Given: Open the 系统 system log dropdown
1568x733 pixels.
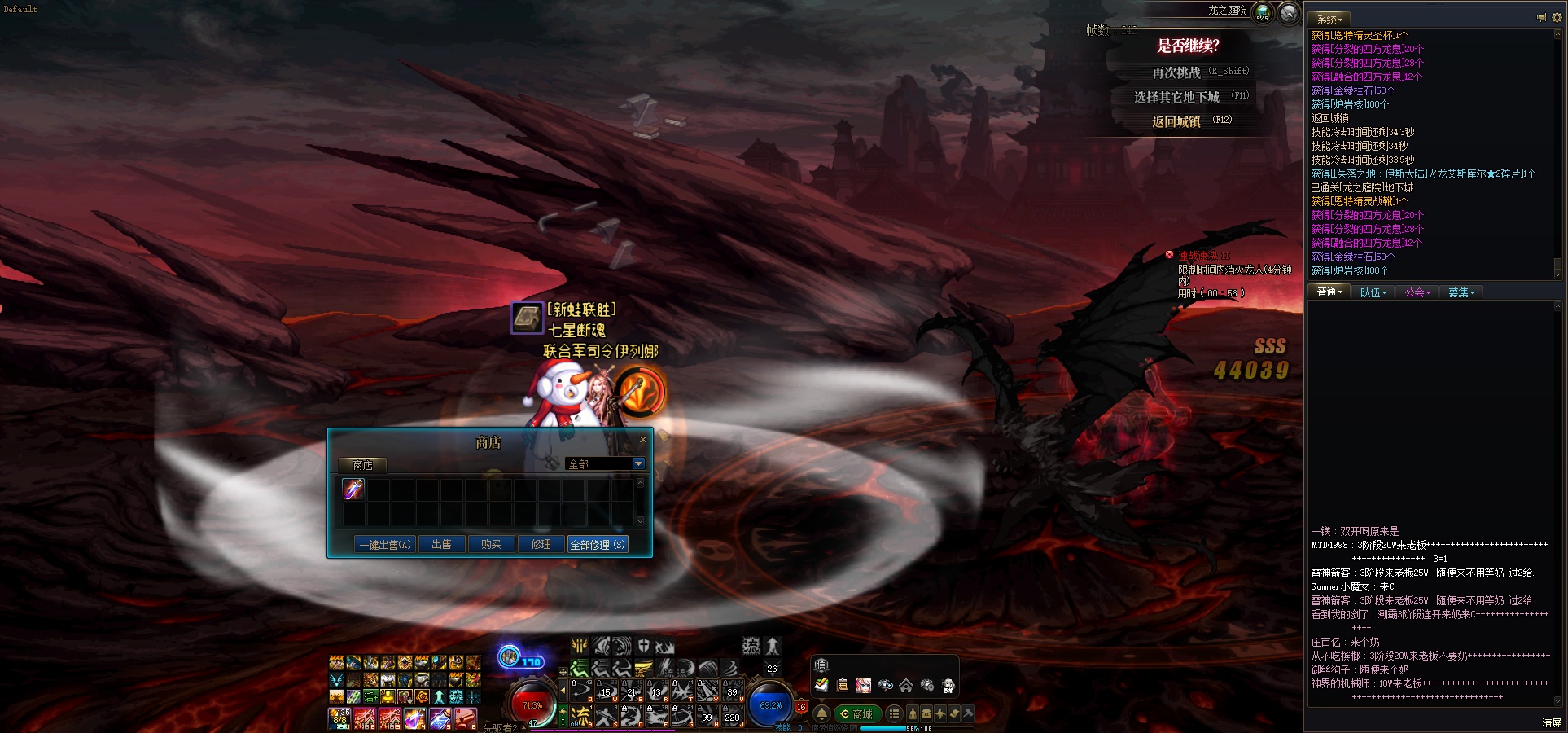Looking at the screenshot, I should 1329,19.
